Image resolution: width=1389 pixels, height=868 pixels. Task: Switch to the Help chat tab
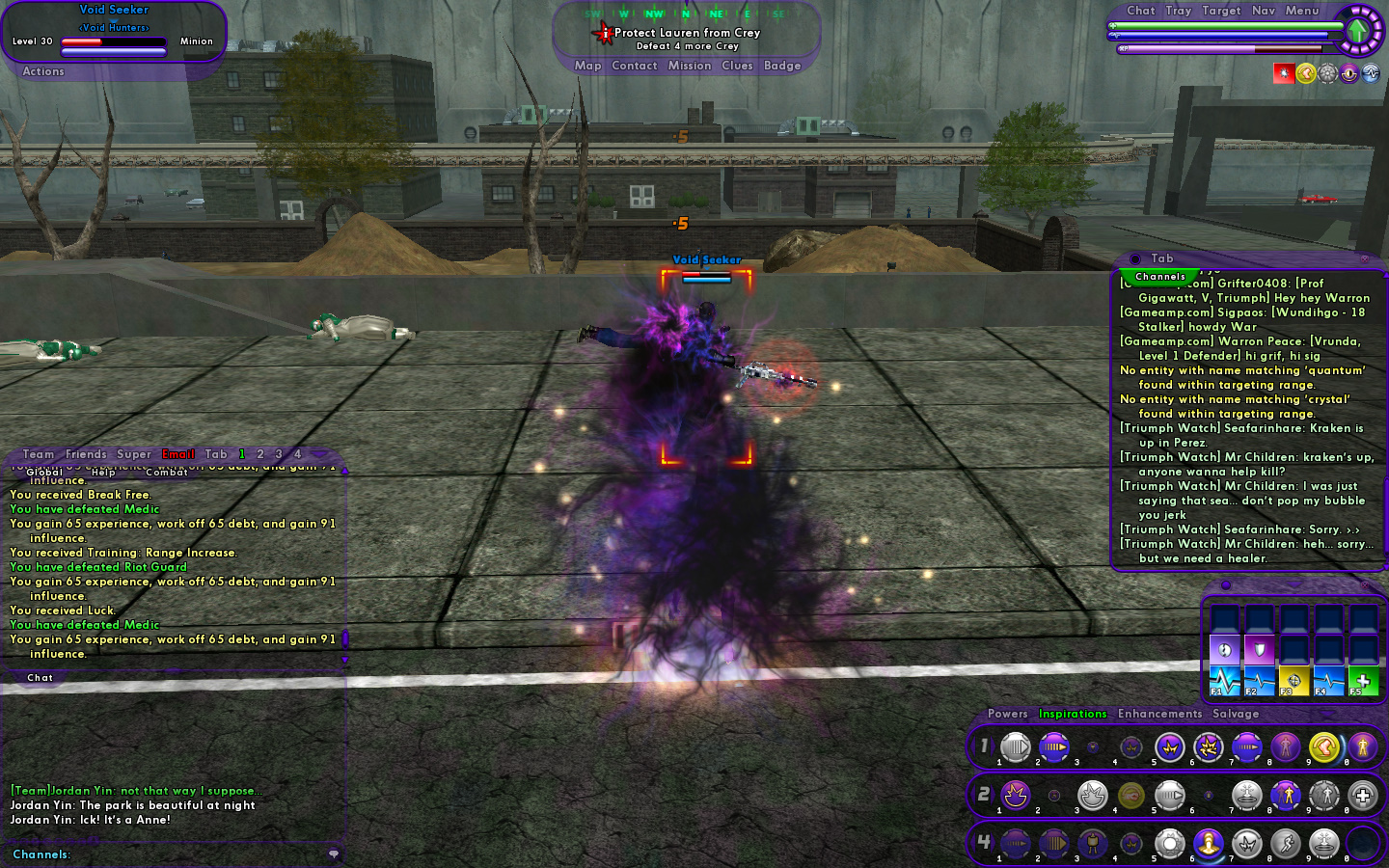tap(103, 472)
